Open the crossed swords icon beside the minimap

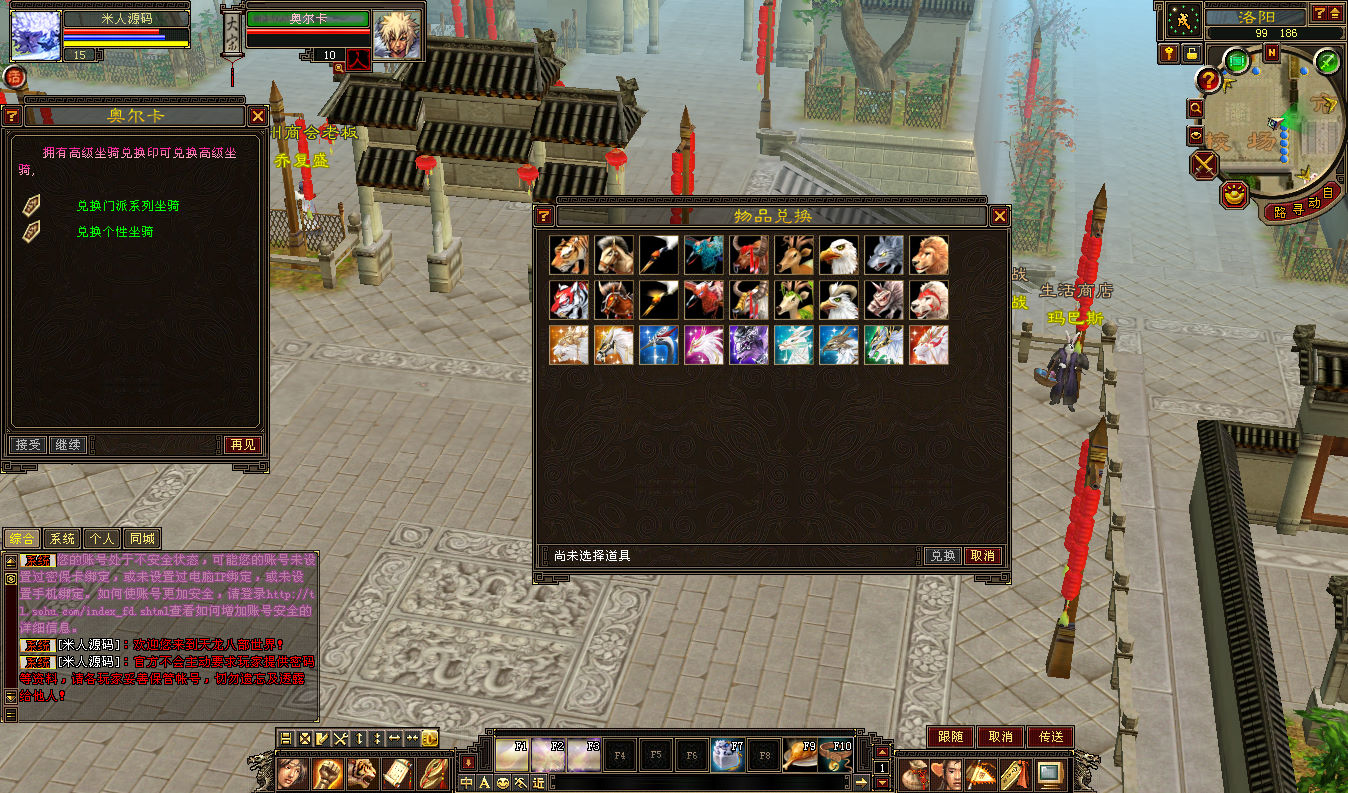pyautogui.click(x=1205, y=163)
